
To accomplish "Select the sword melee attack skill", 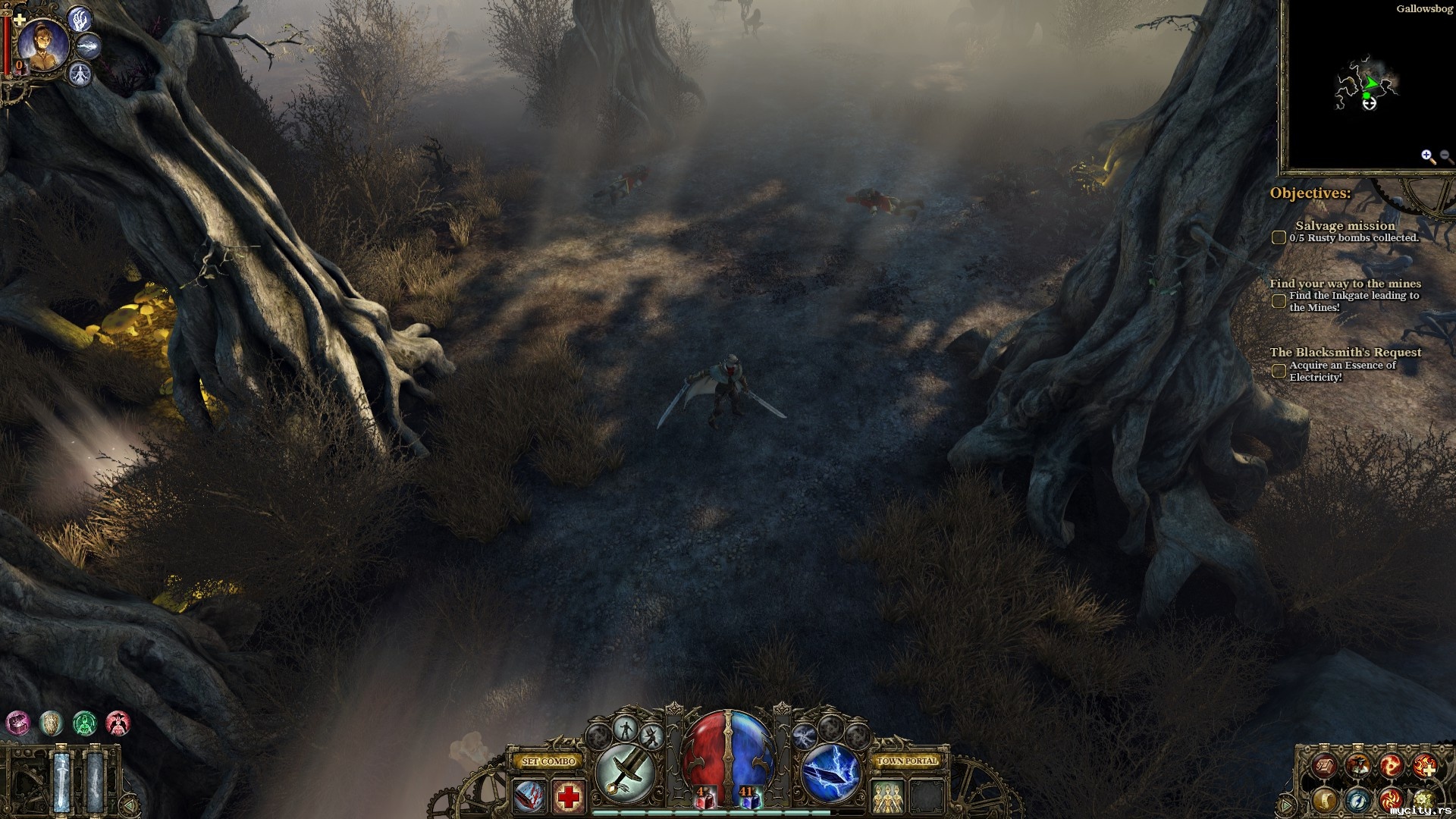I will pyautogui.click(x=625, y=773).
